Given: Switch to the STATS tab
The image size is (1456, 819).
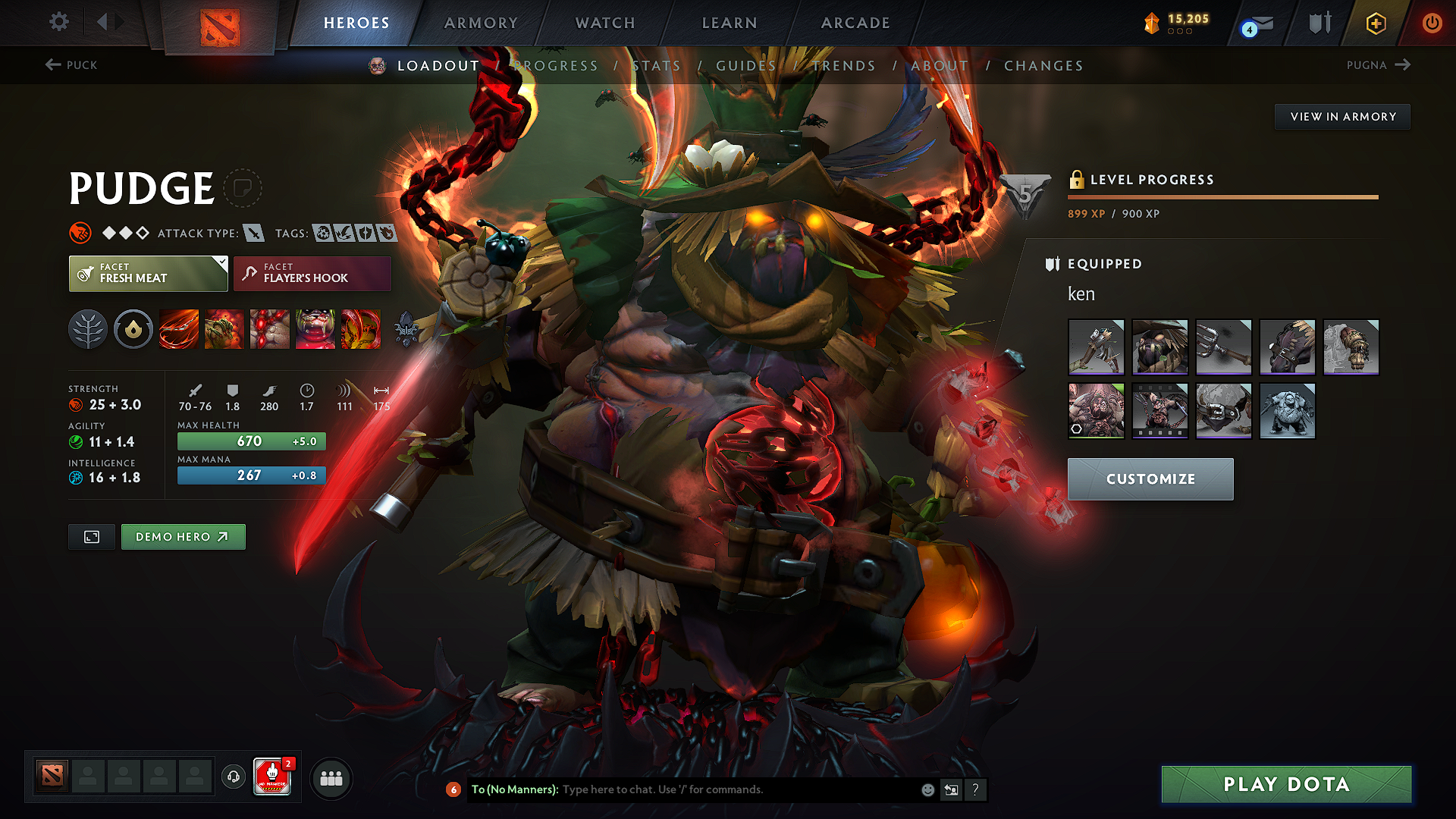Looking at the screenshot, I should tap(657, 66).
